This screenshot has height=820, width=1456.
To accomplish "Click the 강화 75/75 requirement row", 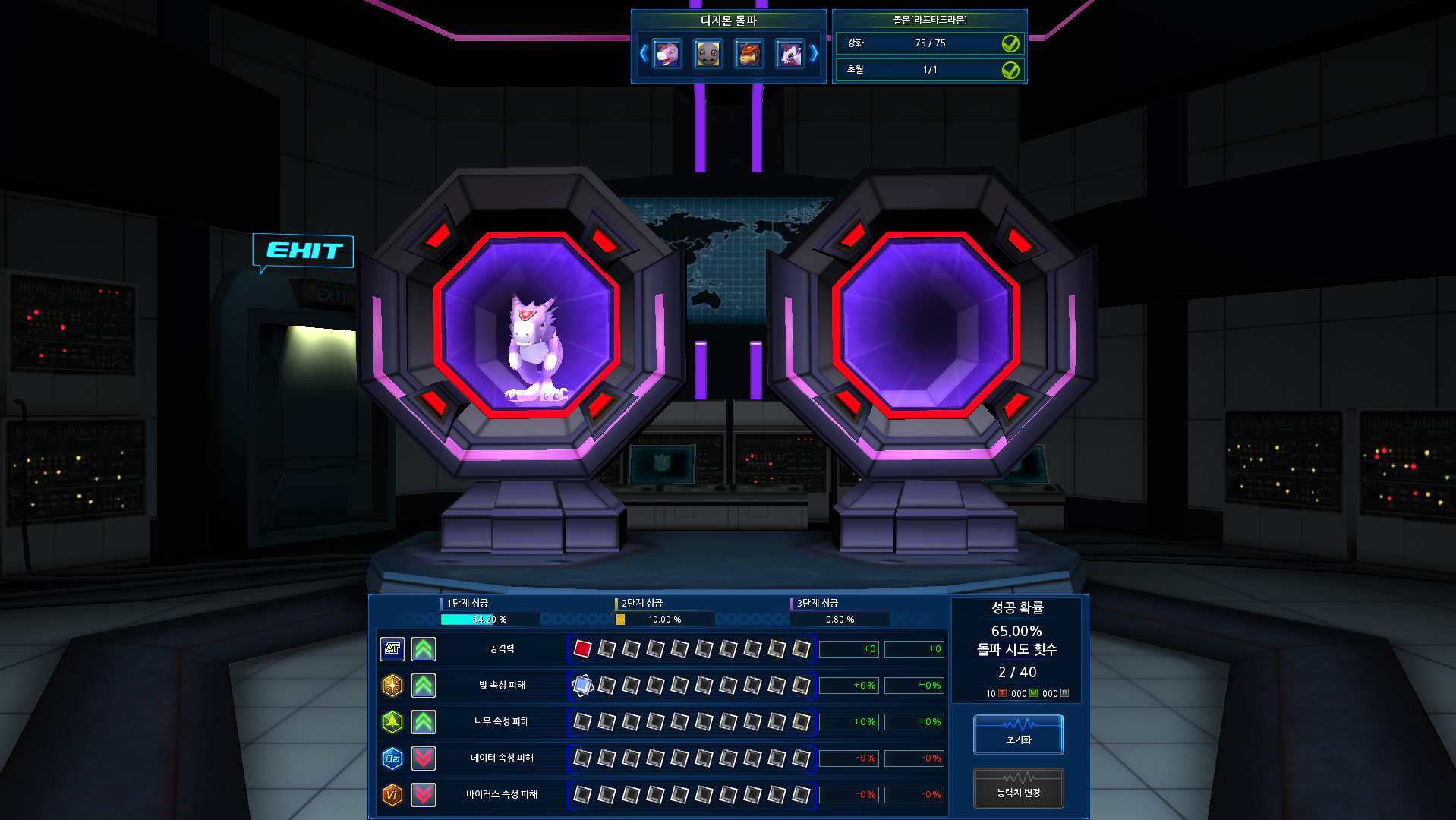I will pyautogui.click(x=930, y=43).
